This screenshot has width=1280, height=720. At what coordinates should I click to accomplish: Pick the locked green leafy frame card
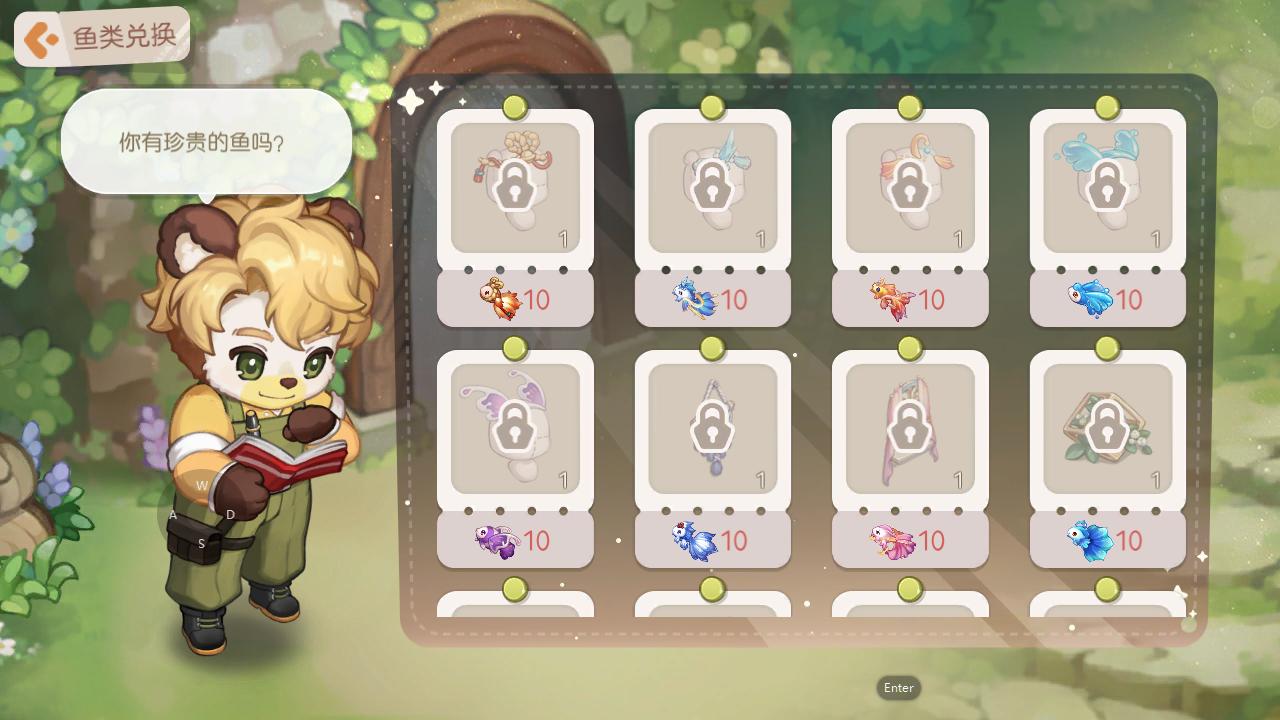(x=1107, y=429)
